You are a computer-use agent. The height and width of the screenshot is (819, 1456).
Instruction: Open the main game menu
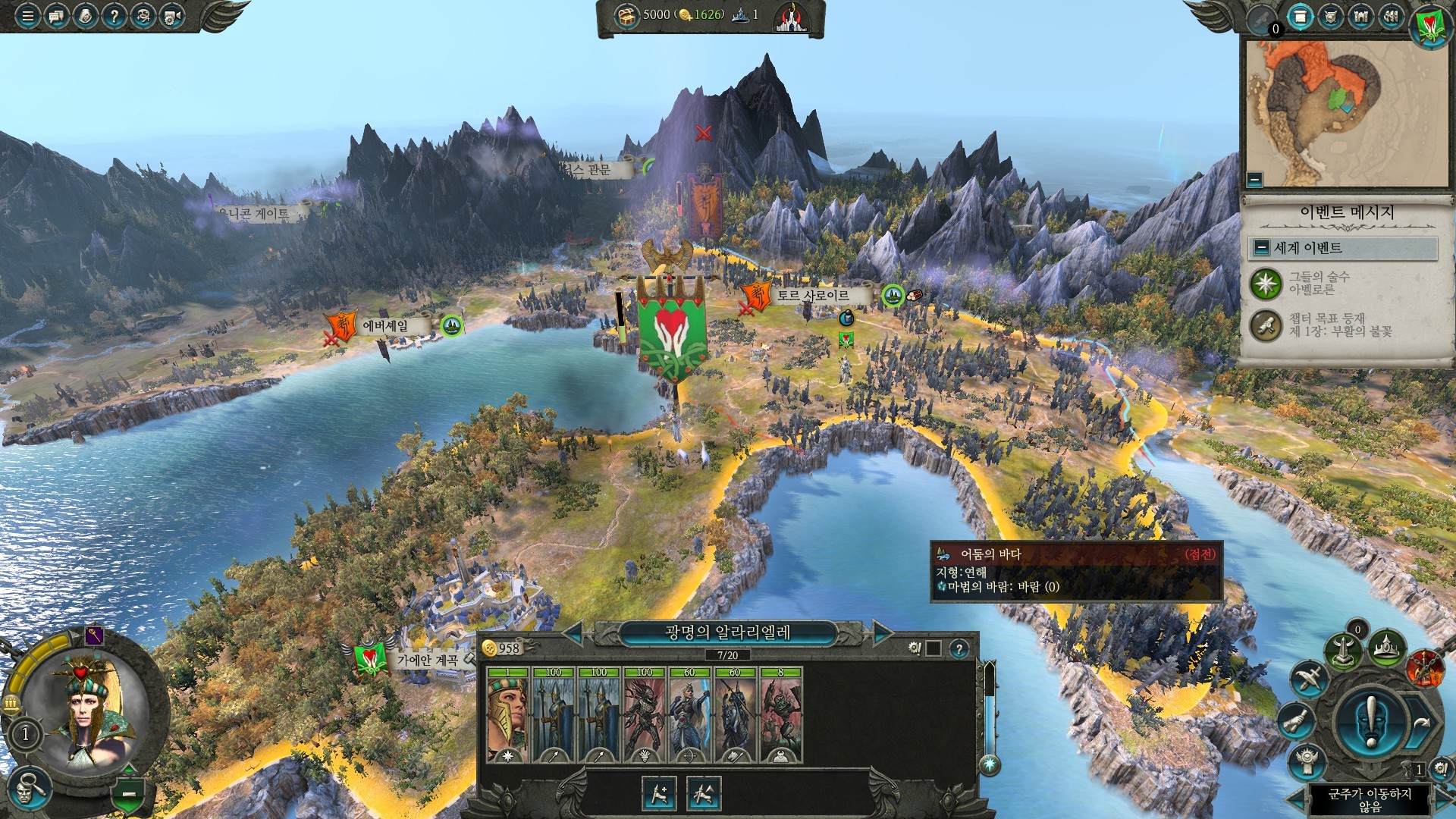27,15
